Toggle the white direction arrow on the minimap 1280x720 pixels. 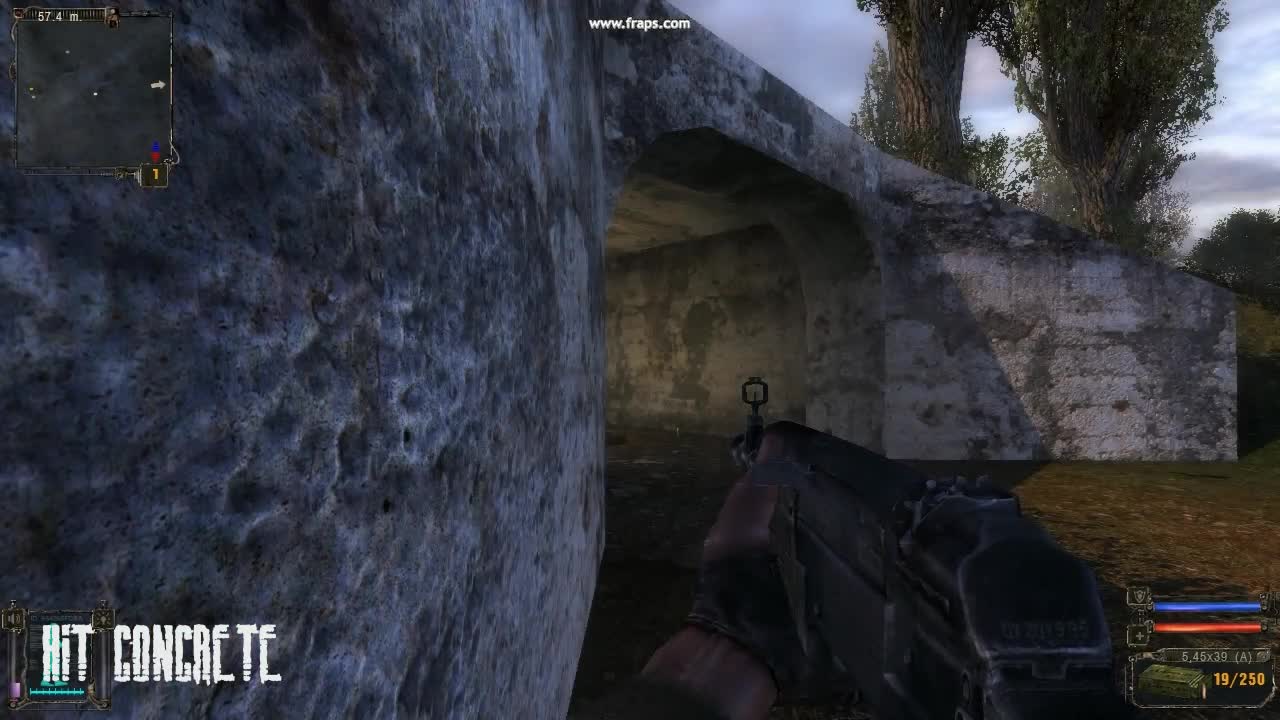point(158,85)
